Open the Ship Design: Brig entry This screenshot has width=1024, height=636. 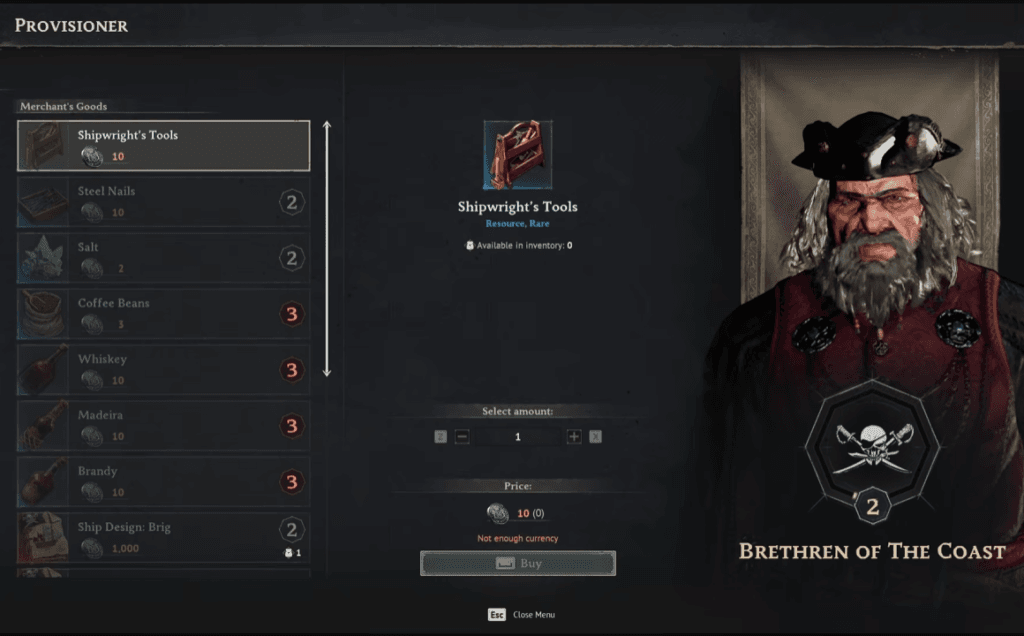(164, 538)
